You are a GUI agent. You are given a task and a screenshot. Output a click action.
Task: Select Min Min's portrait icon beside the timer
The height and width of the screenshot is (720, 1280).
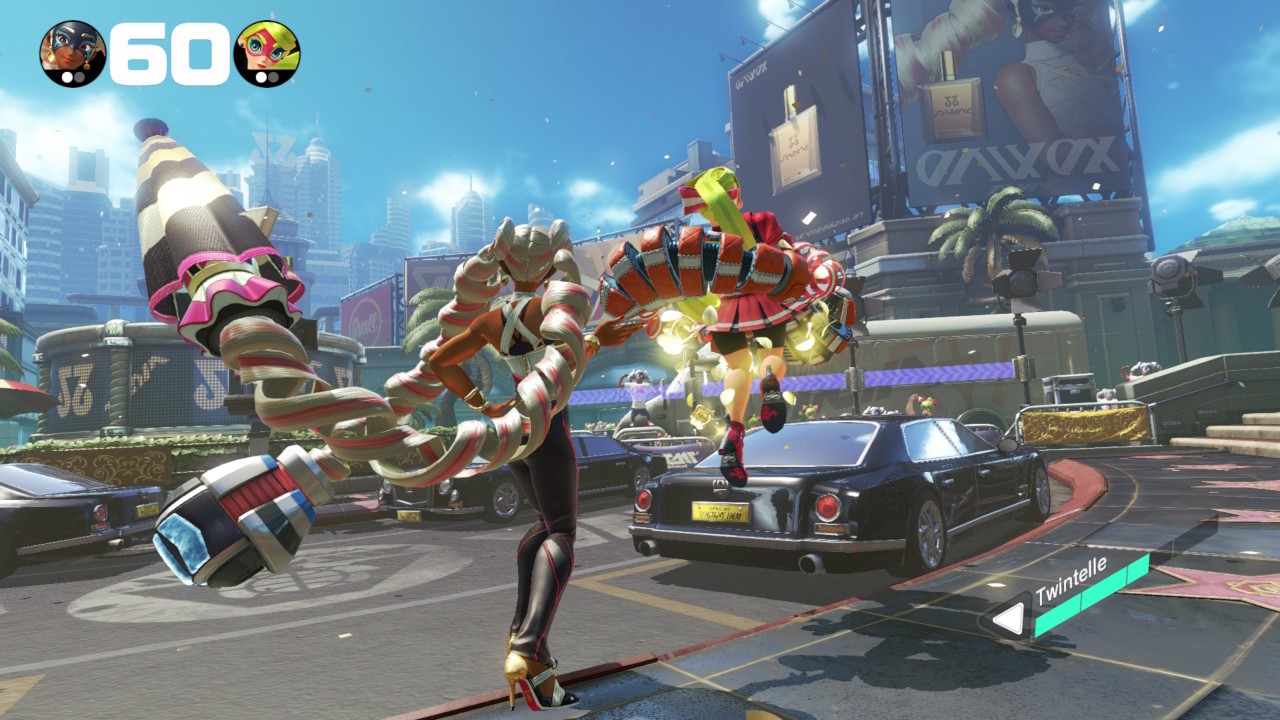(x=266, y=53)
